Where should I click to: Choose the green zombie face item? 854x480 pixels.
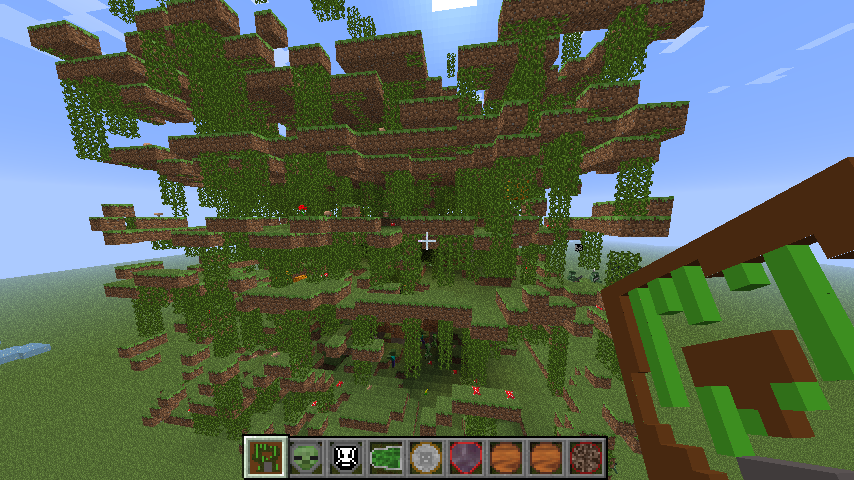pyautogui.click(x=306, y=456)
